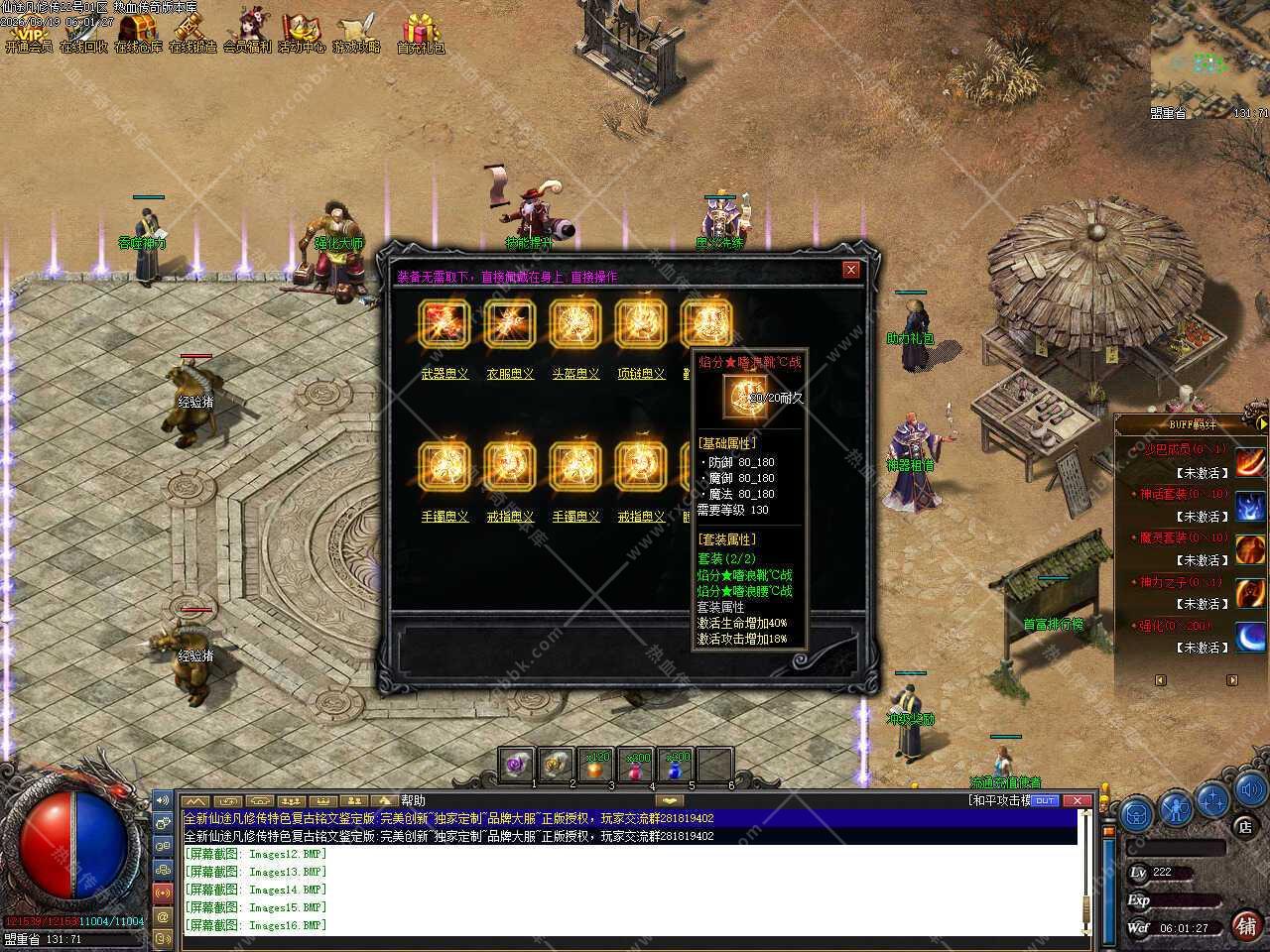Close the equipment mystery dialog
Viewport: 1270px width, 952px height.
tap(850, 270)
